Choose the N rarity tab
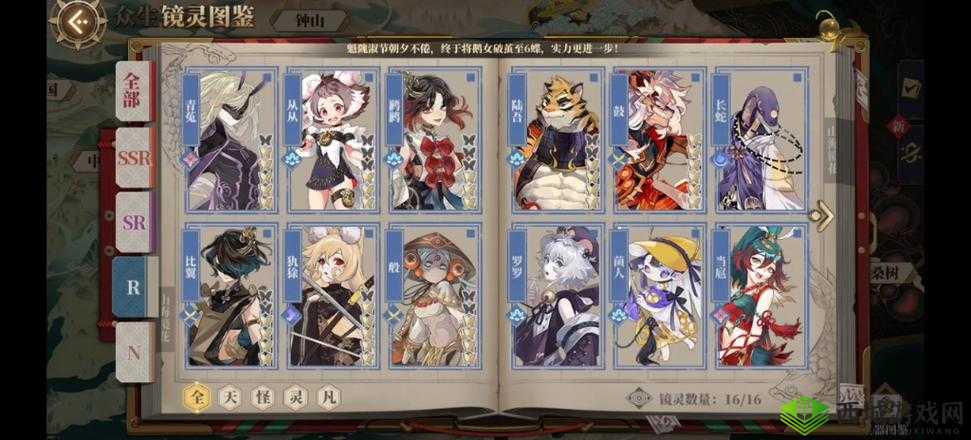The width and height of the screenshot is (971, 440). [x=133, y=350]
